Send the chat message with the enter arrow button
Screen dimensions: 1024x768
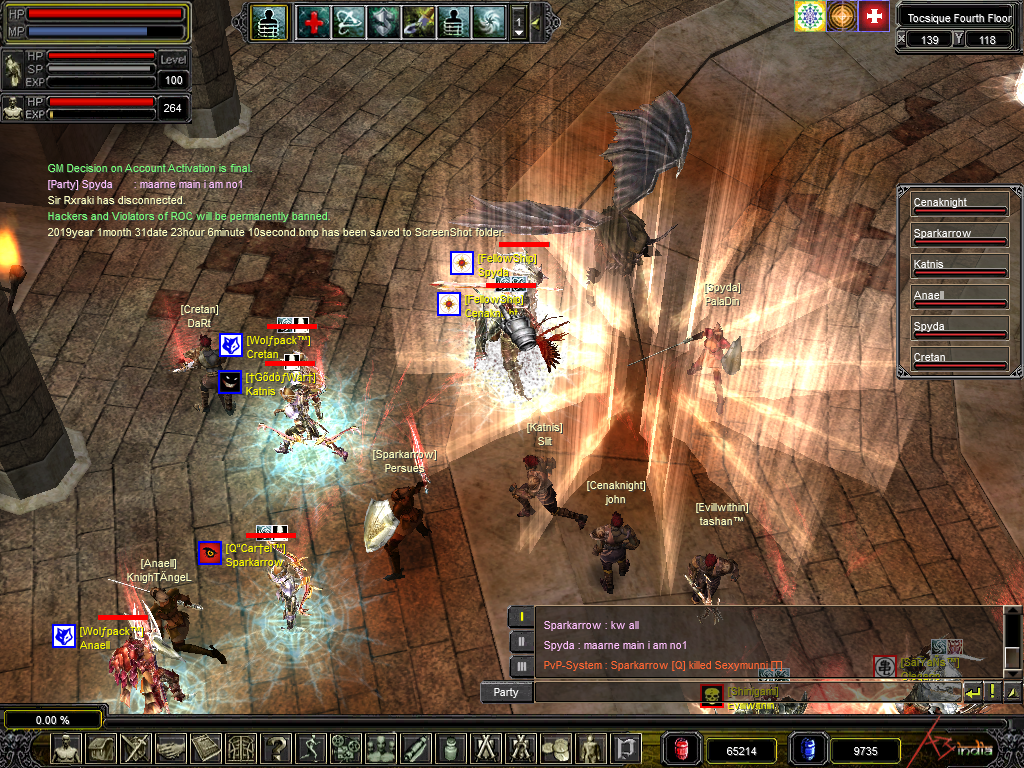click(x=972, y=692)
